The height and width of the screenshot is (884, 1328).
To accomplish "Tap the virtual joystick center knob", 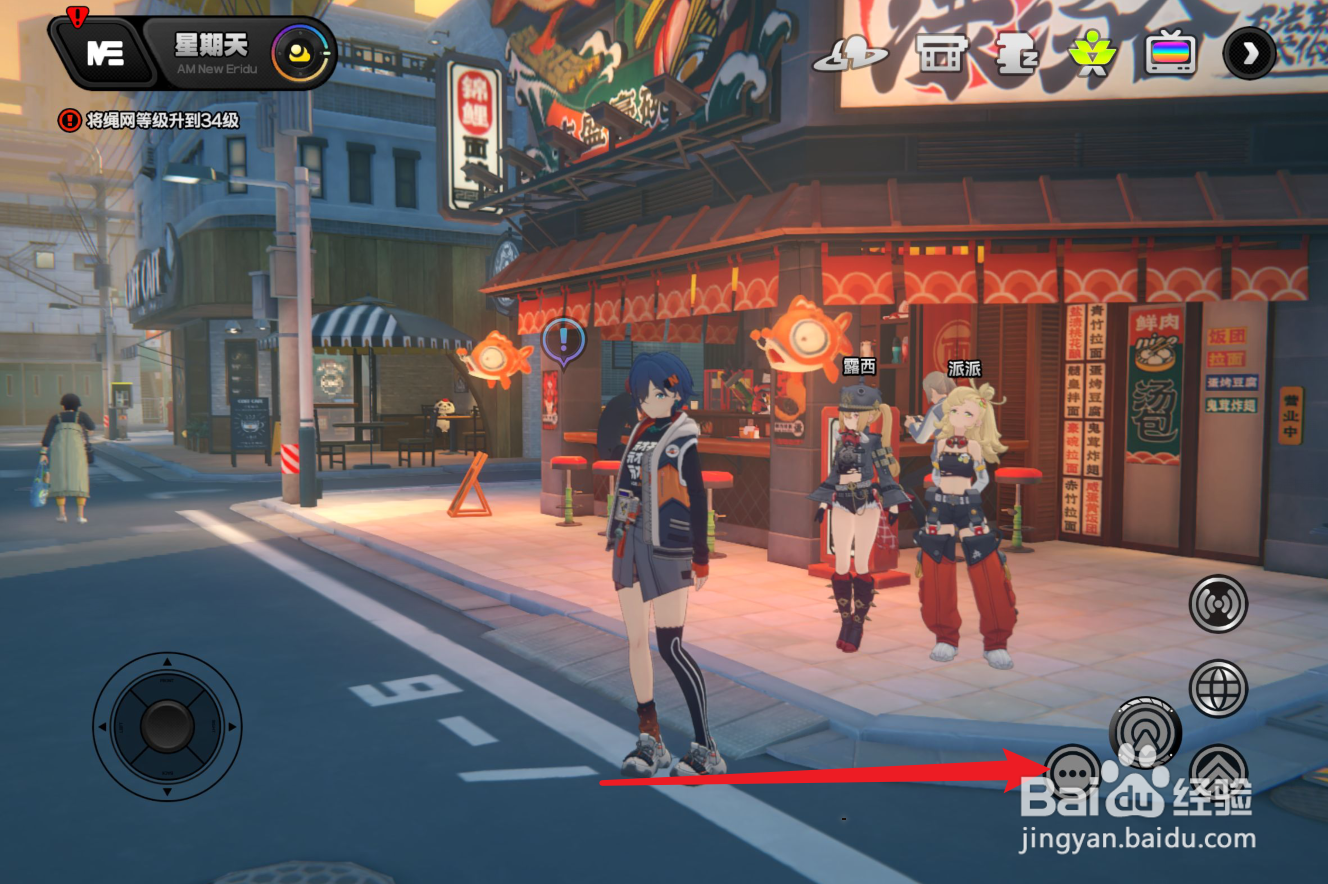I will (167, 726).
